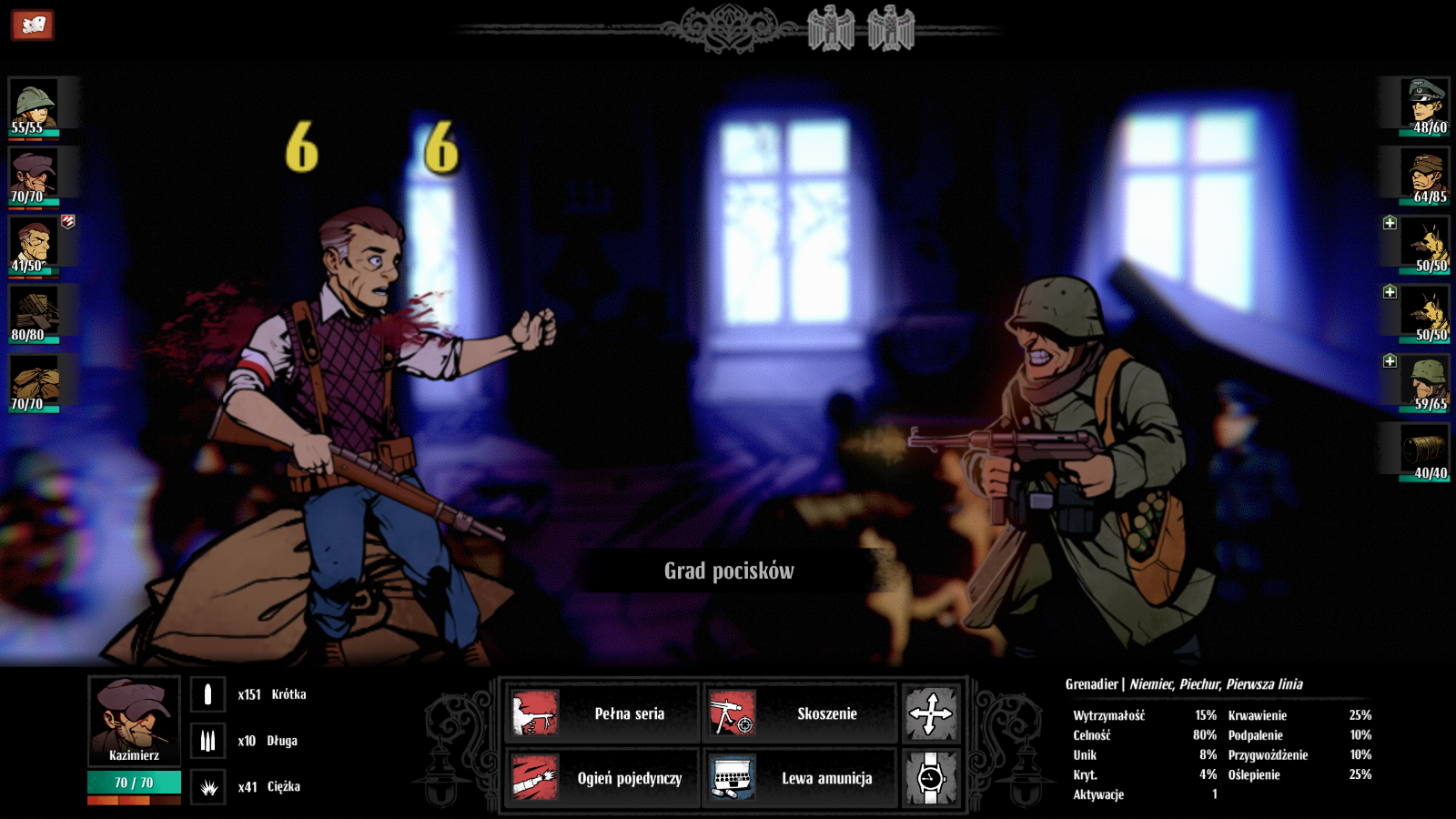Target the enemy barrel with 40/40
This screenshot has height=819, width=1456.
[x=1425, y=451]
